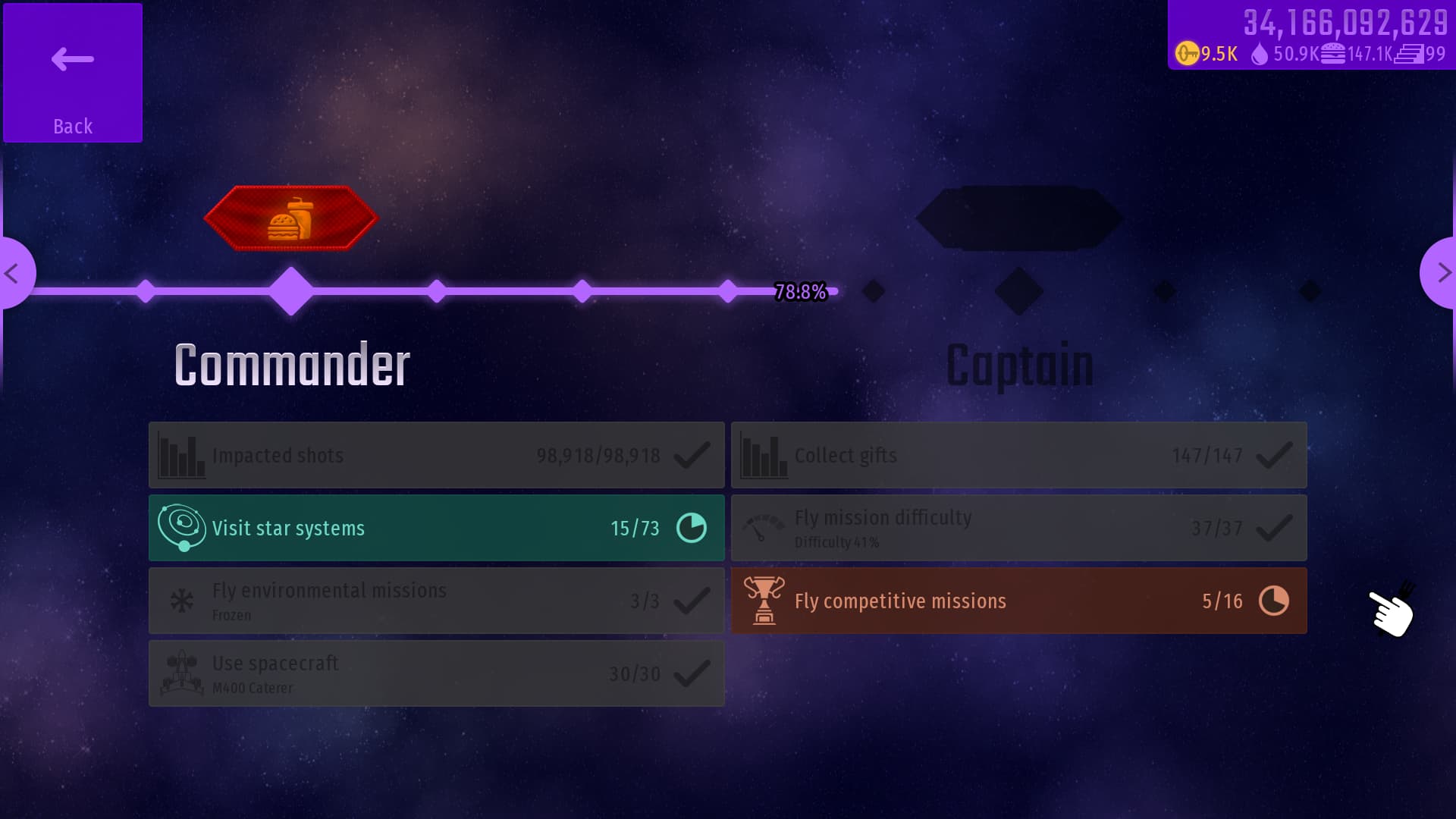Select the Impacted shots objective row
Image resolution: width=1456 pixels, height=819 pixels.
(437, 455)
